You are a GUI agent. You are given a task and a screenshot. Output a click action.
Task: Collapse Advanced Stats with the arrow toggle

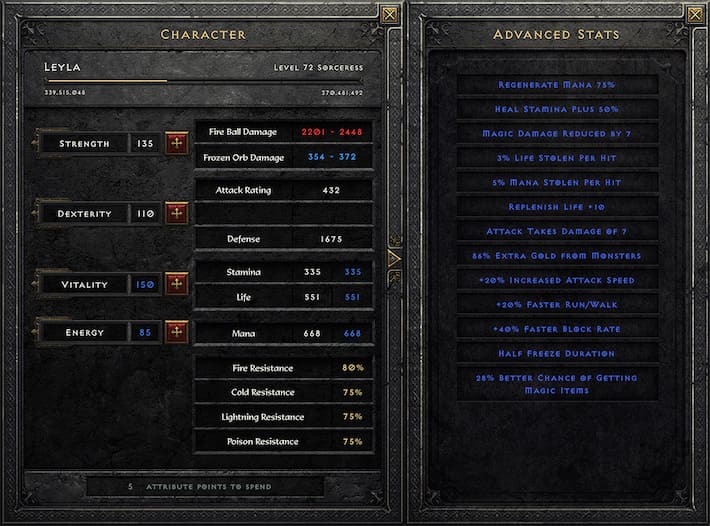(393, 258)
